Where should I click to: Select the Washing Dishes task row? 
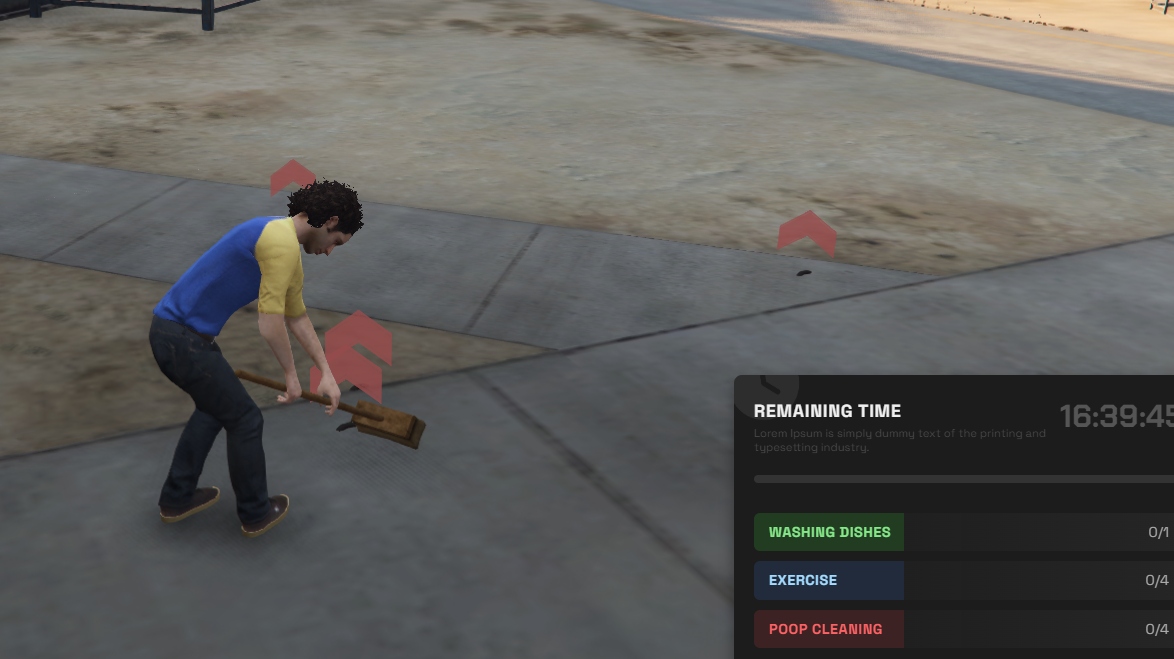coord(829,532)
